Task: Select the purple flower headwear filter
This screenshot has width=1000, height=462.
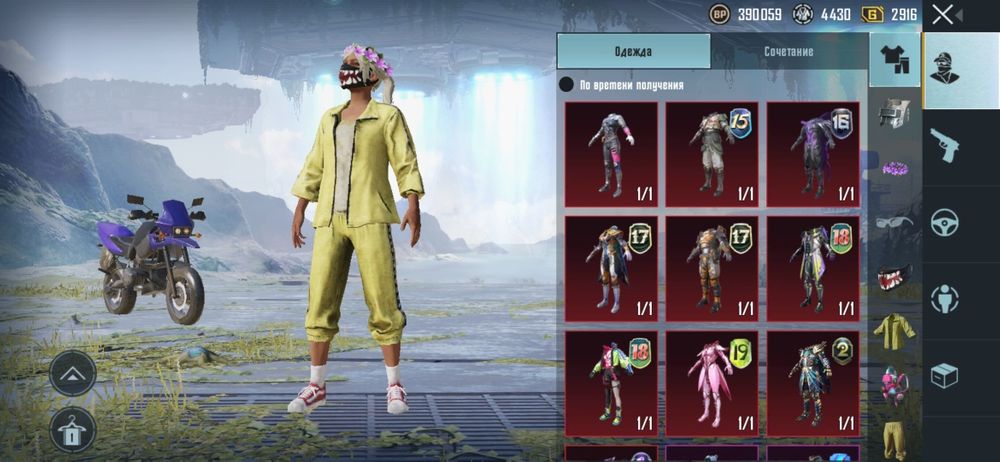Action: coord(894,167)
